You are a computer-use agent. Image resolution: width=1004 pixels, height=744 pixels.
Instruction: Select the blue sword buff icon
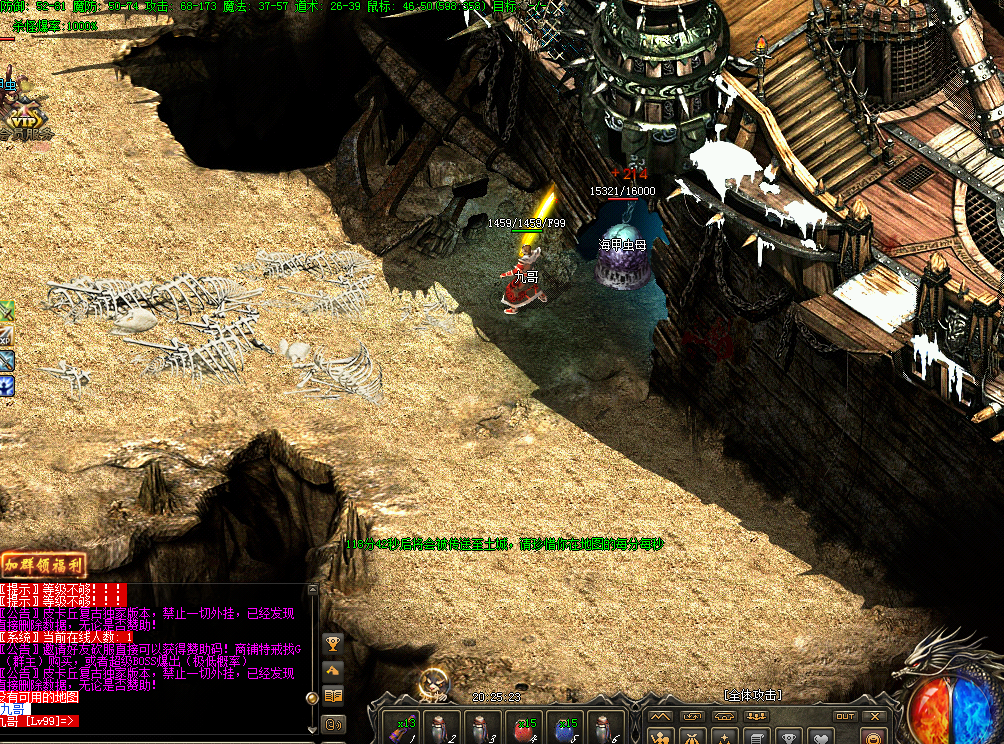point(6,361)
